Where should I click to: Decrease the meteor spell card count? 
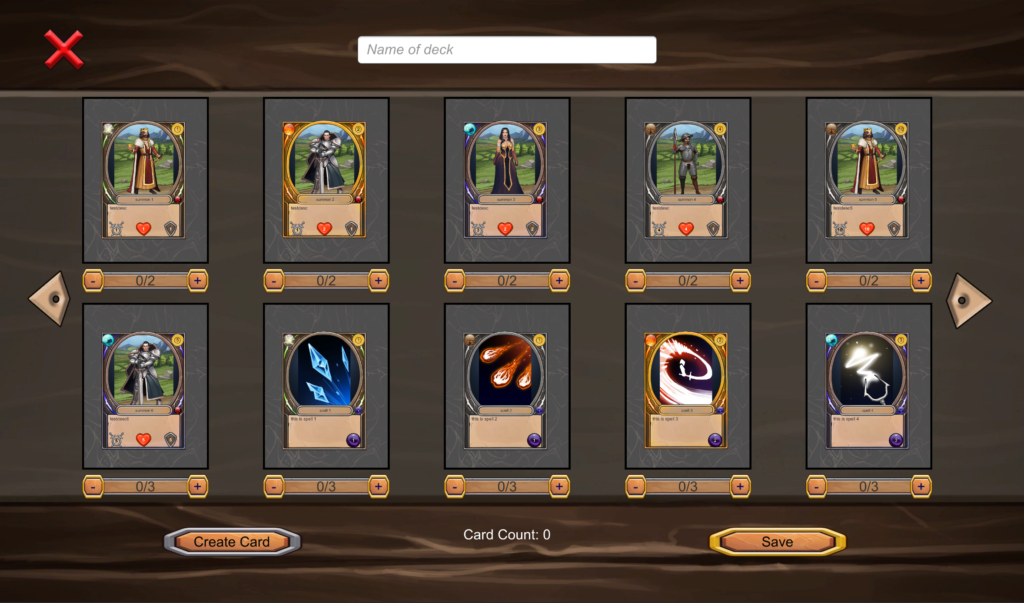[x=455, y=487]
